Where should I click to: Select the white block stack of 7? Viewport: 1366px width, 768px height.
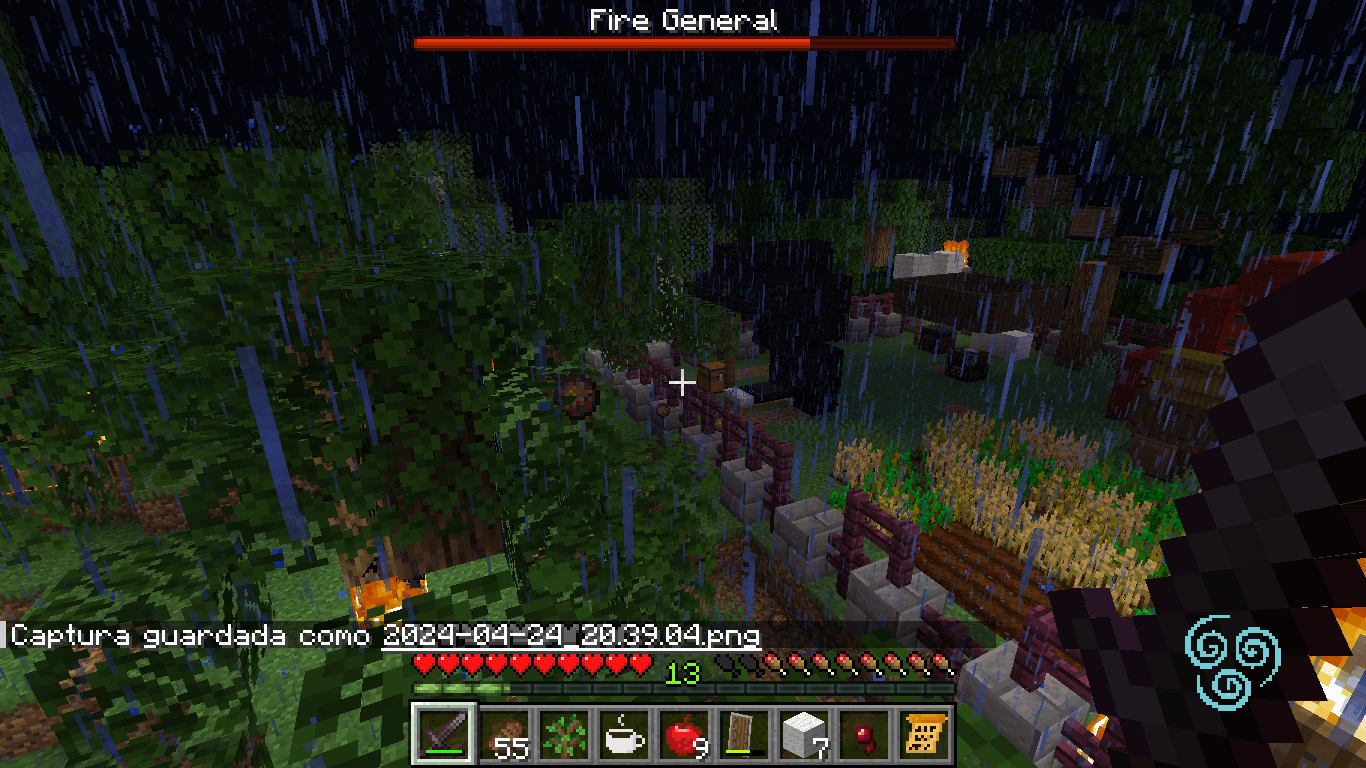click(x=801, y=735)
